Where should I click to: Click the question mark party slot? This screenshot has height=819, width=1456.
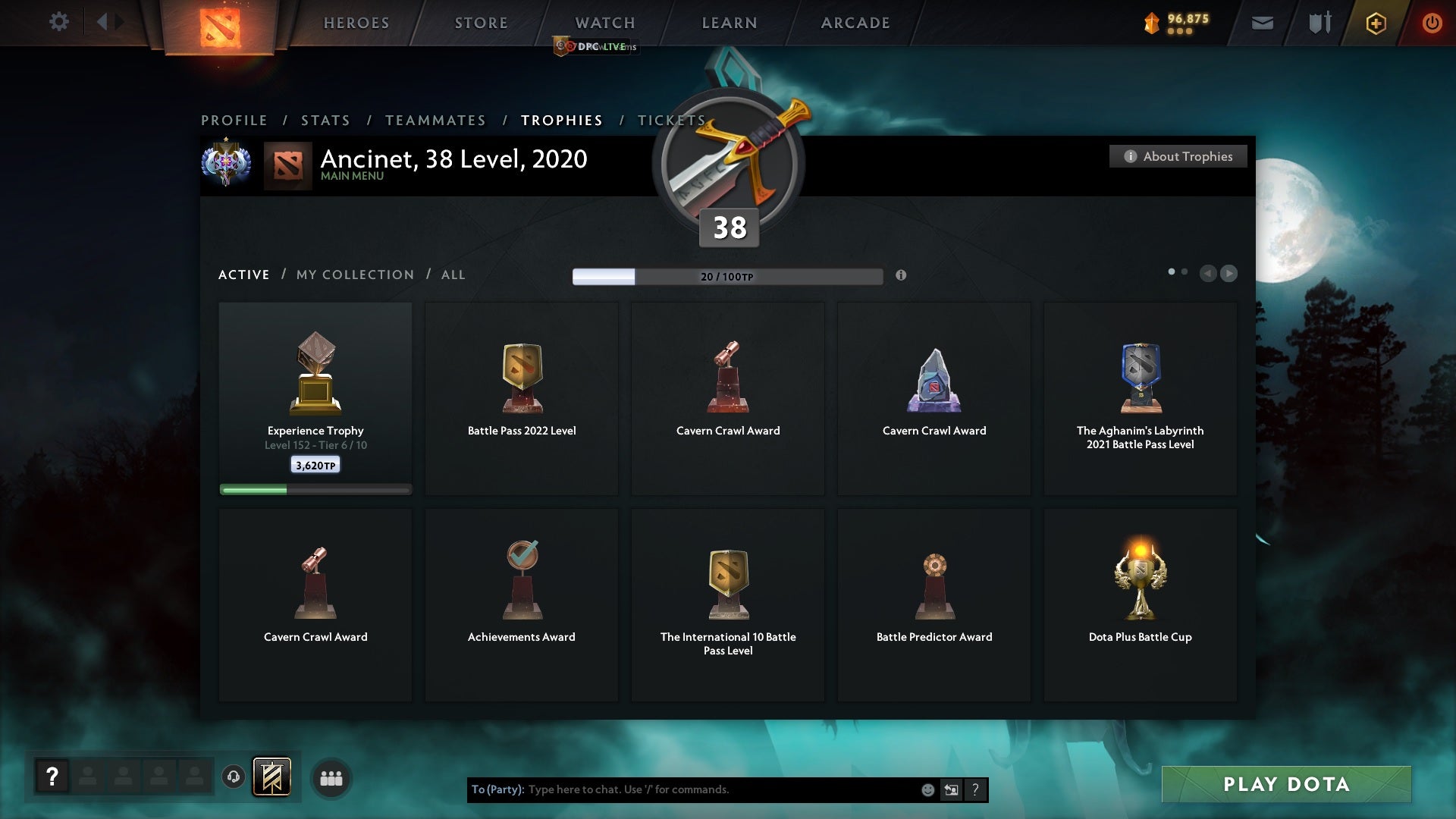[x=52, y=777]
